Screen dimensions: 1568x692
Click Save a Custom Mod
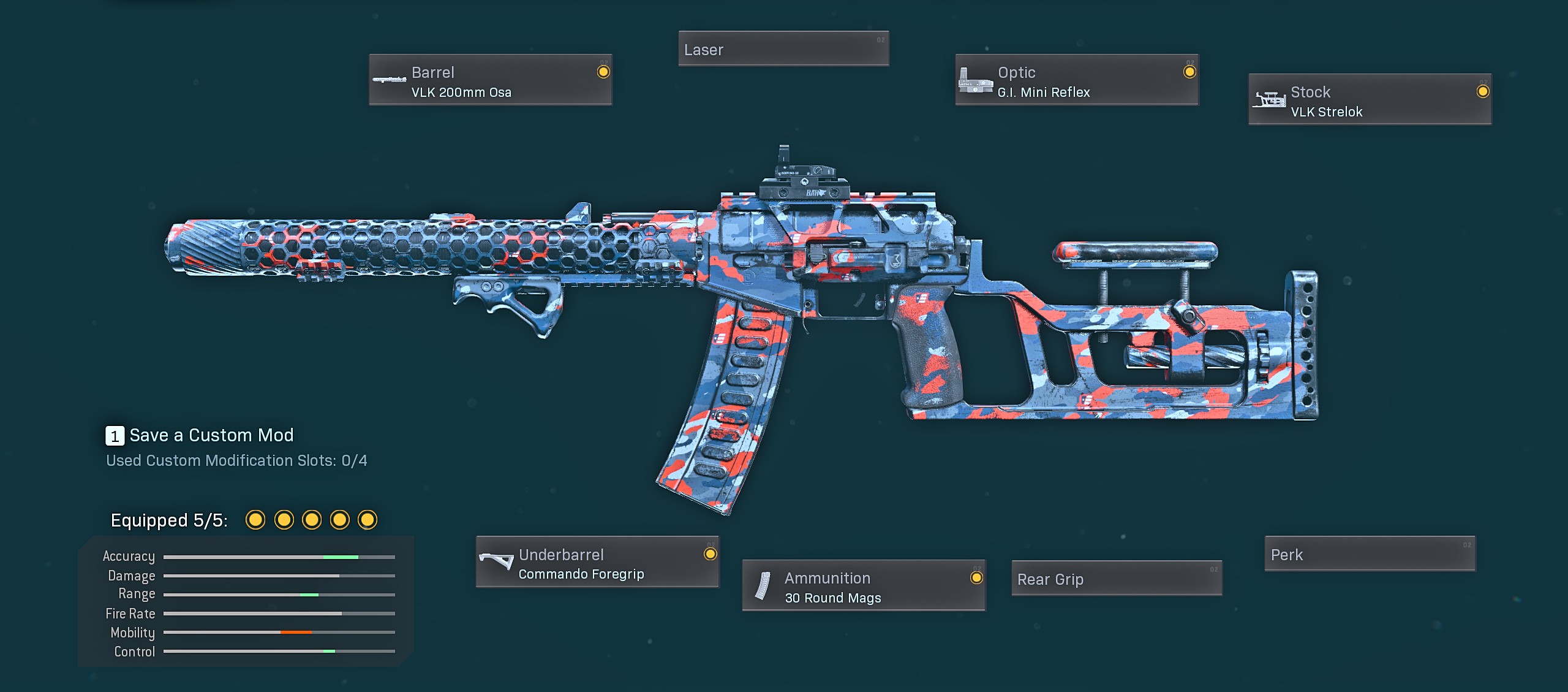point(200,435)
